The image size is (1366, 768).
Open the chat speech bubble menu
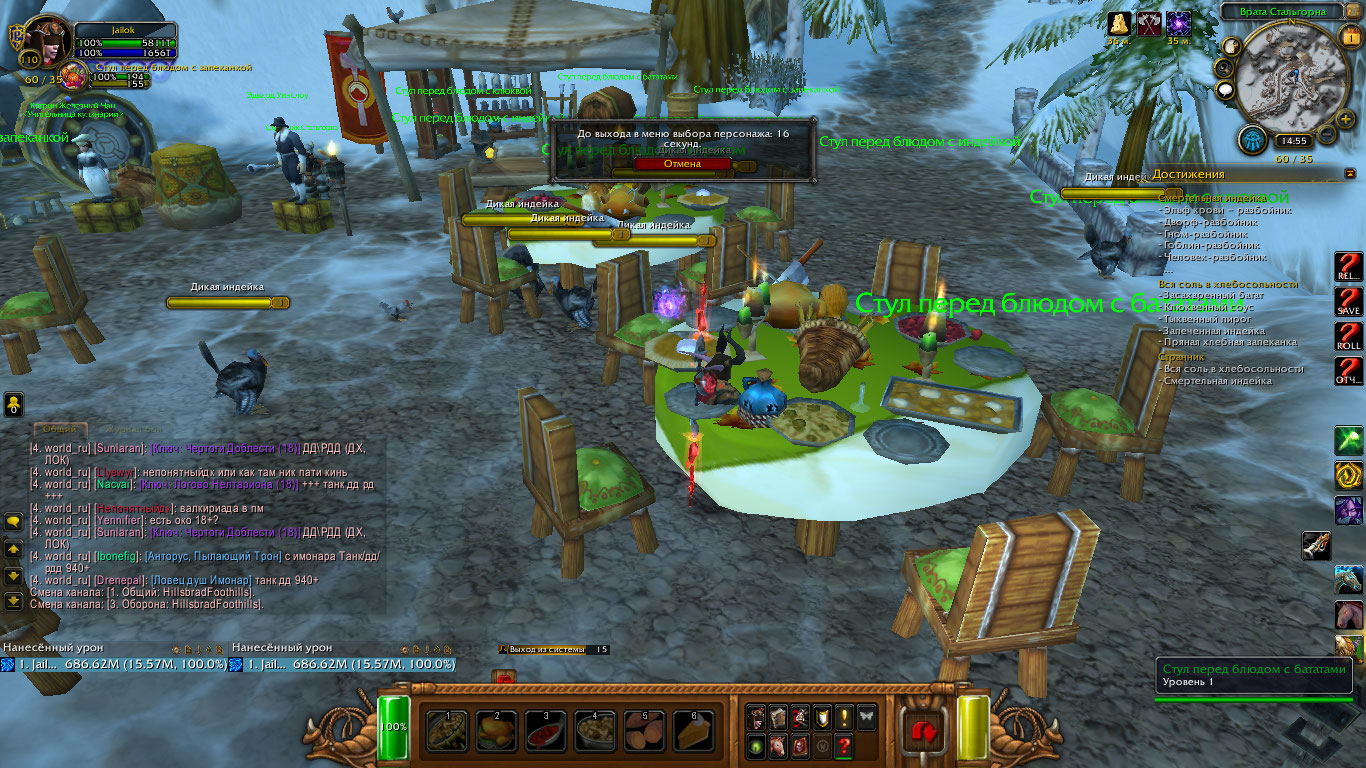(x=14, y=522)
